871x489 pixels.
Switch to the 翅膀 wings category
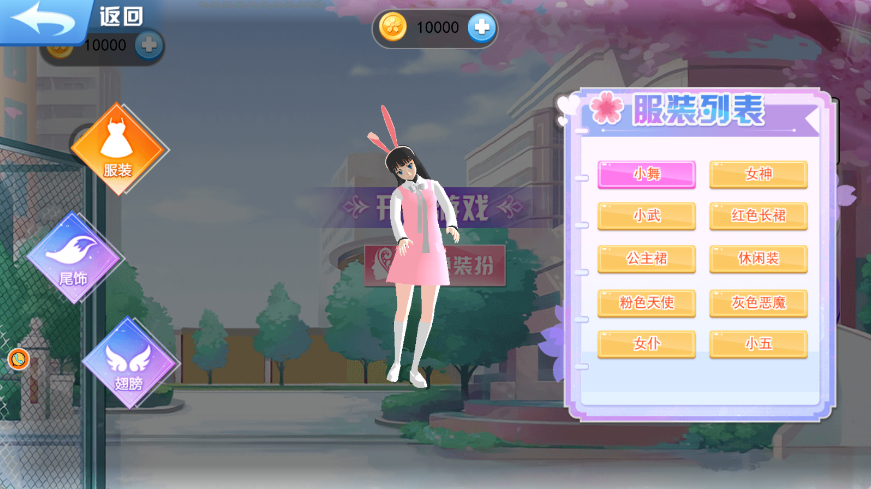pyautogui.click(x=130, y=363)
